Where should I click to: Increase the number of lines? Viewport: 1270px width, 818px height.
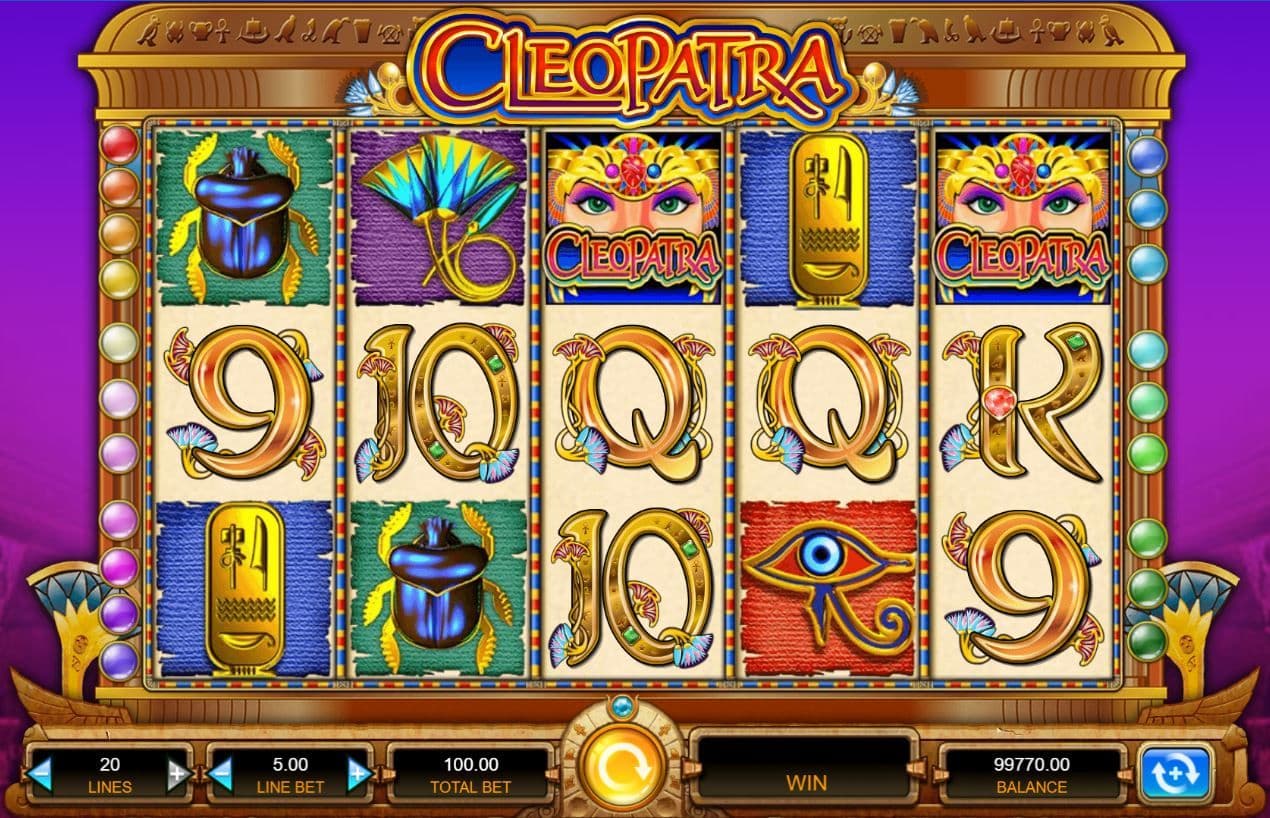[177, 773]
